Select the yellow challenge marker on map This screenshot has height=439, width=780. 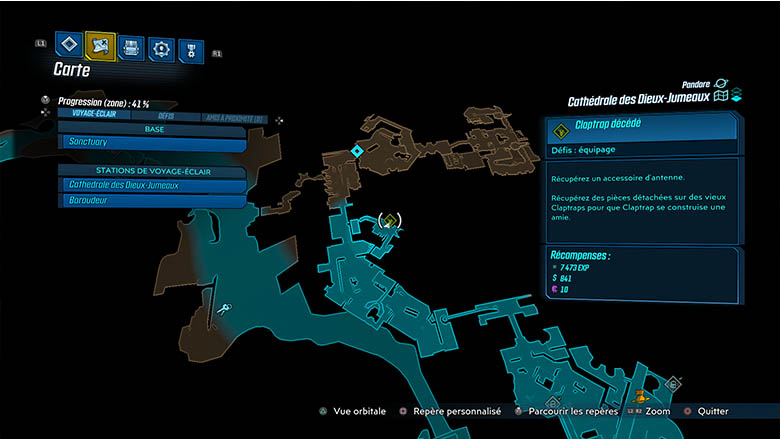(391, 220)
